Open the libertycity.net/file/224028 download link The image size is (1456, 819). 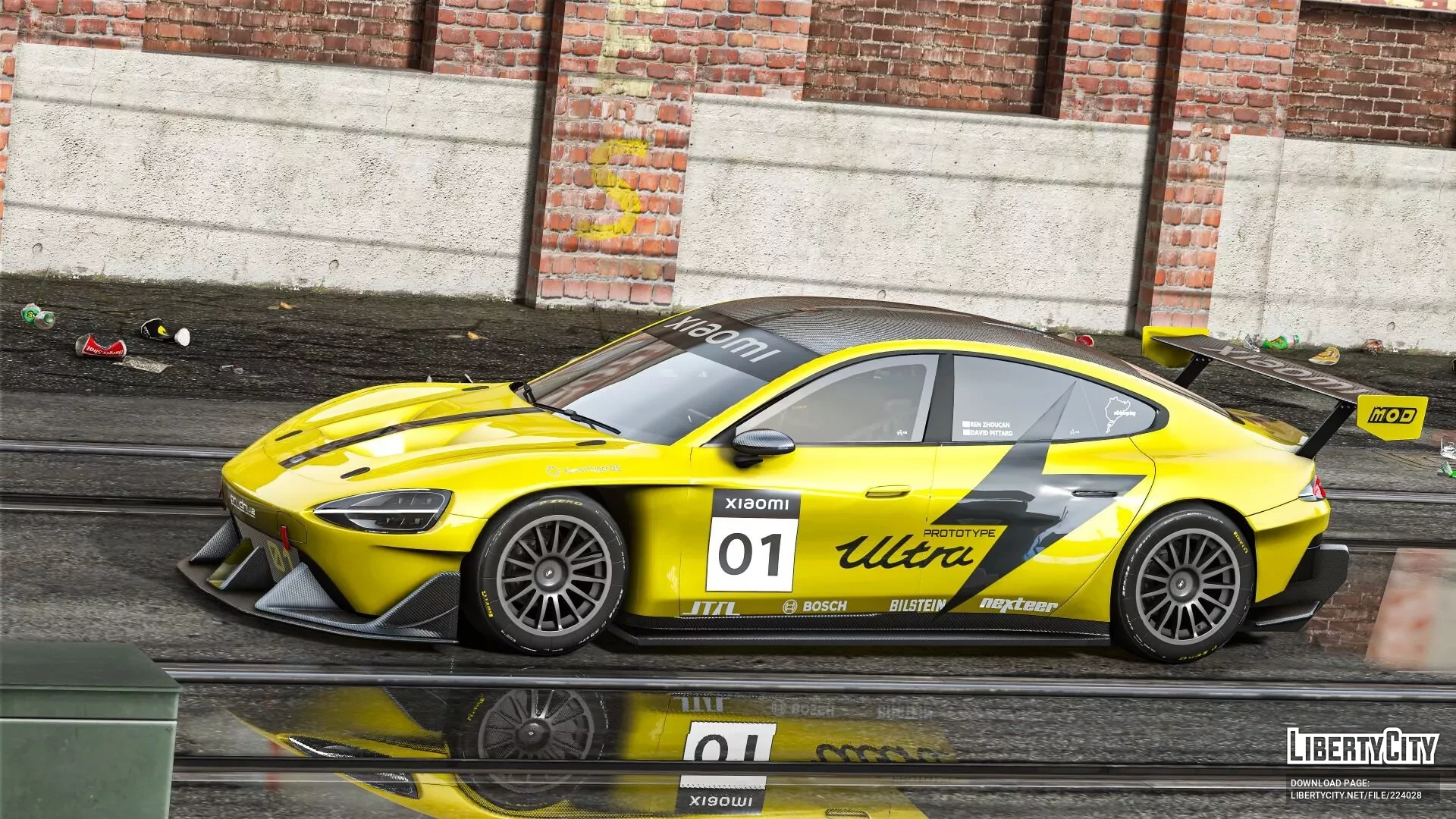[x=1356, y=795]
